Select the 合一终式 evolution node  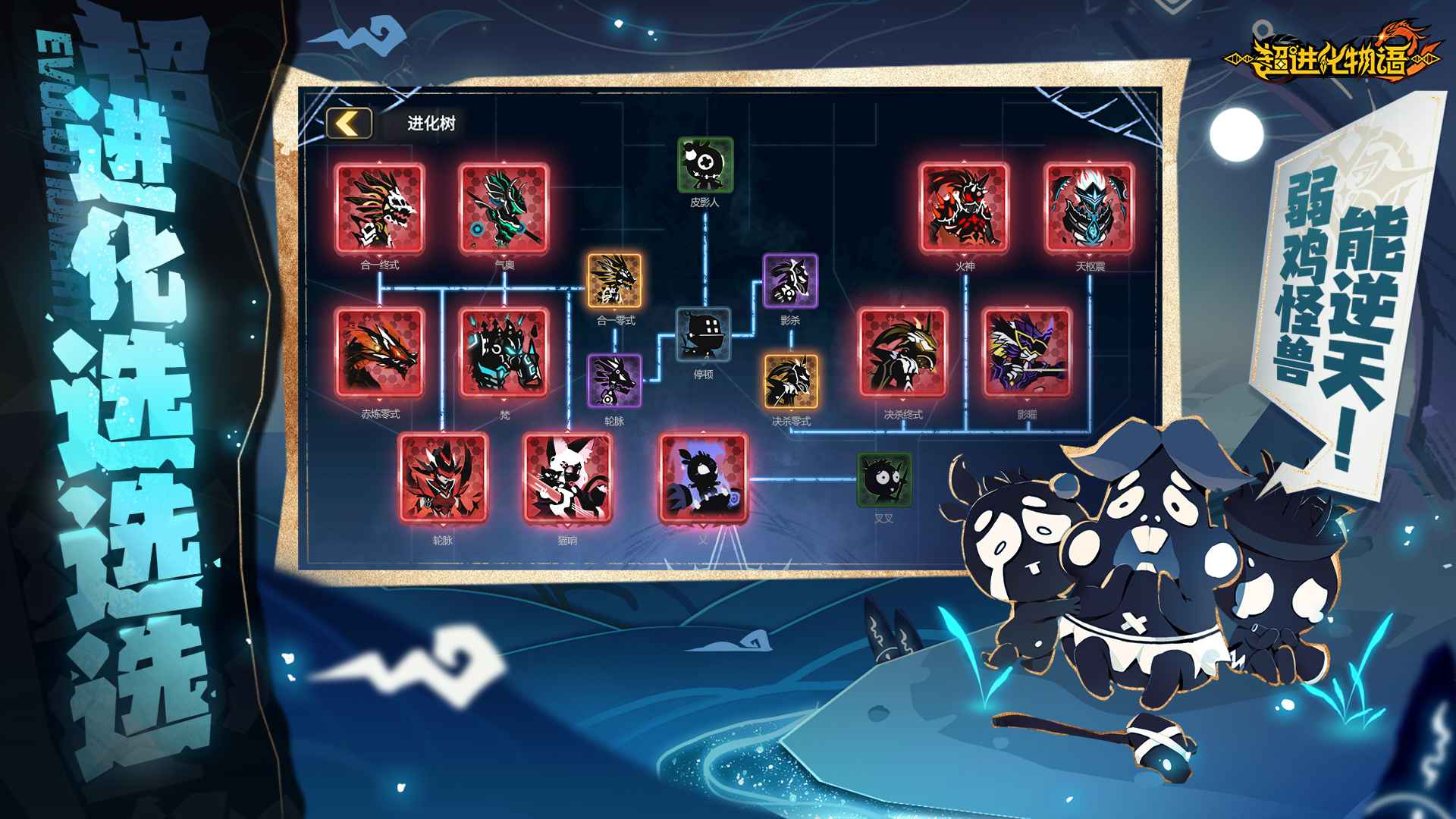379,209
